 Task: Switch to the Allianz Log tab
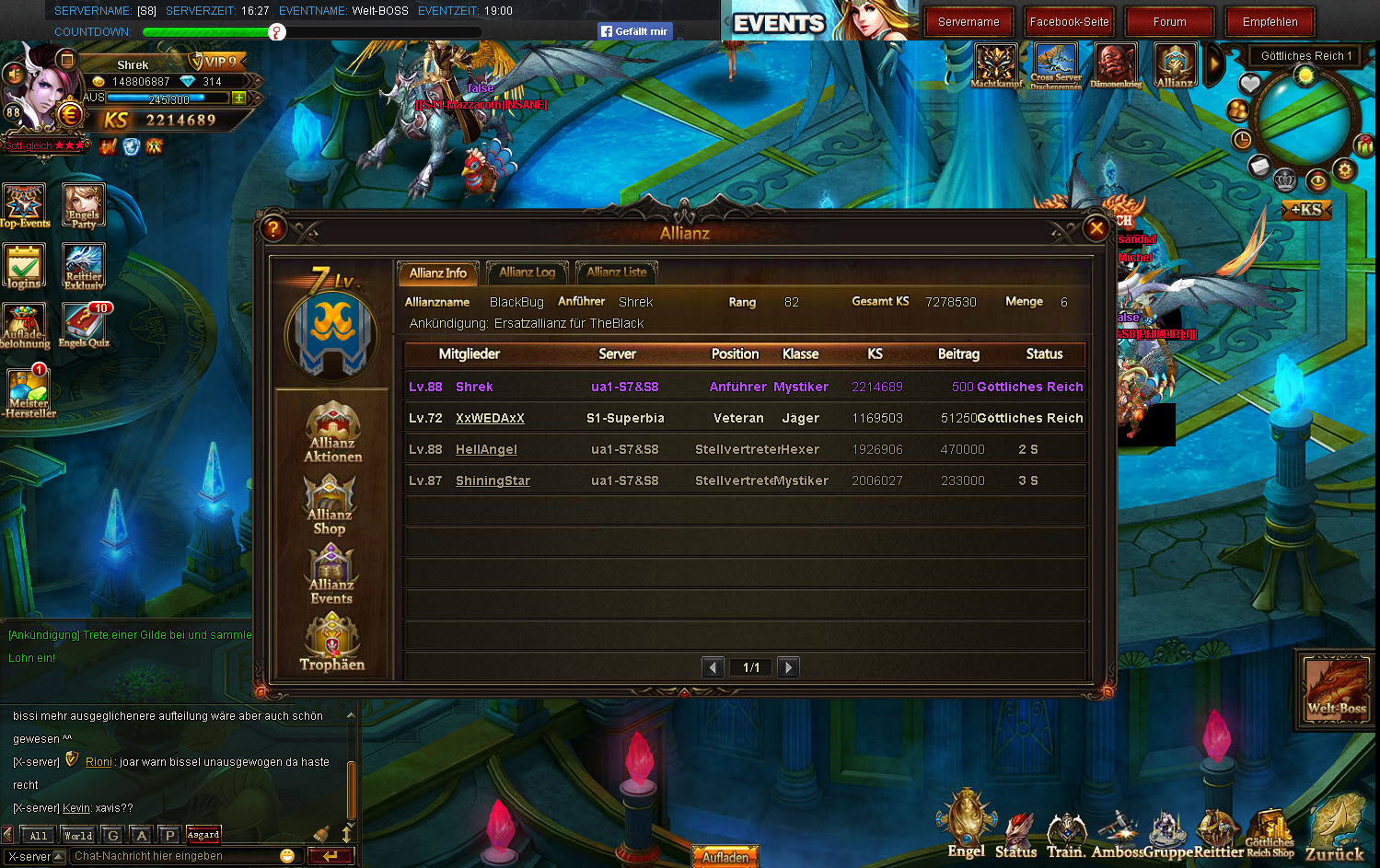point(527,272)
